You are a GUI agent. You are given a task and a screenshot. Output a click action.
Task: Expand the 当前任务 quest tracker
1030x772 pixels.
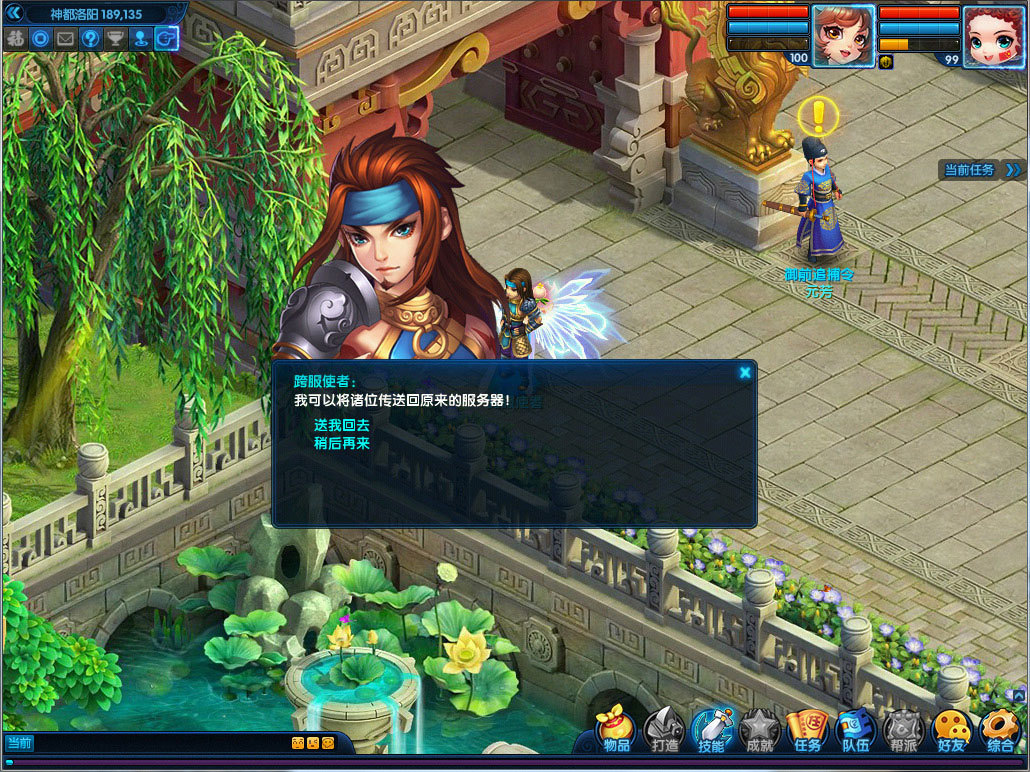click(1013, 170)
